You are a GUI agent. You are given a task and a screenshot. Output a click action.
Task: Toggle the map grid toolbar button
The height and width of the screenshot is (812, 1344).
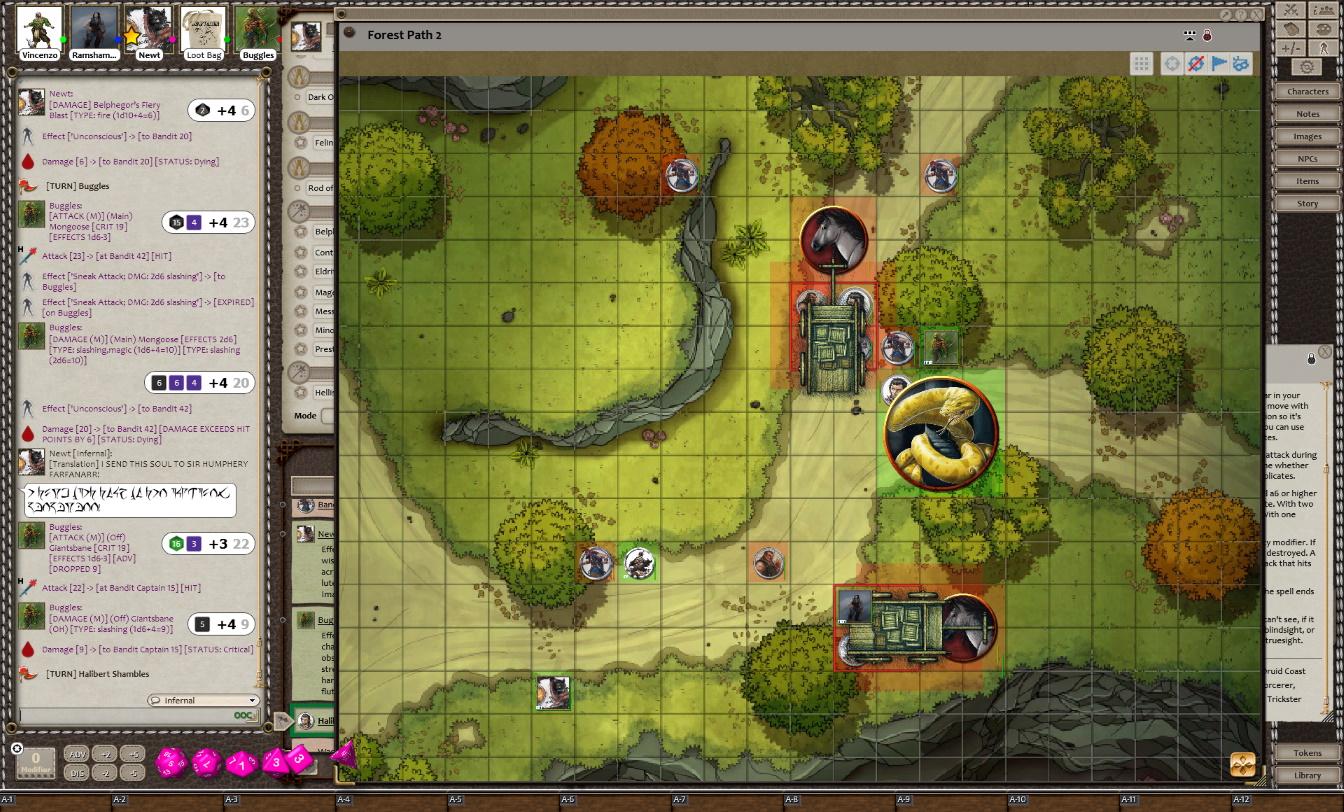(x=1141, y=64)
